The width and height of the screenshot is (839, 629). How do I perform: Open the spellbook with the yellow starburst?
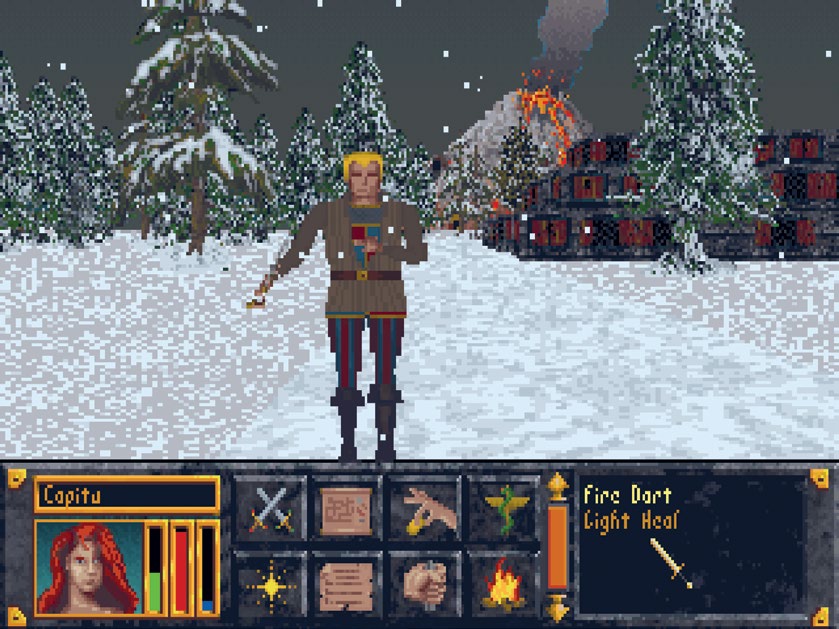pos(270,585)
